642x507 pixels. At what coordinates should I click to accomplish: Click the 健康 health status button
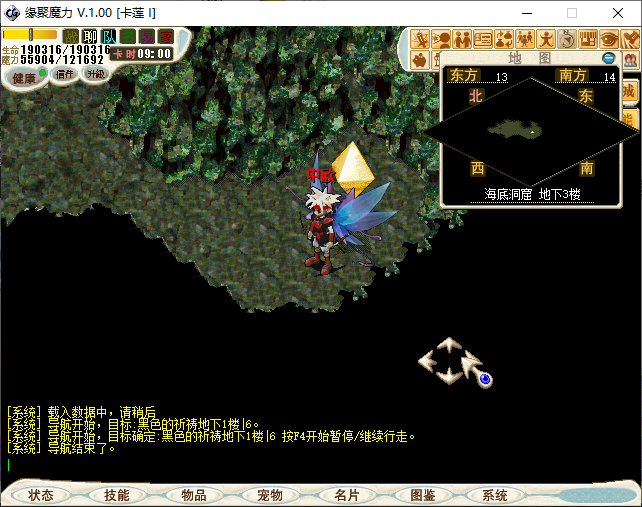tap(24, 77)
